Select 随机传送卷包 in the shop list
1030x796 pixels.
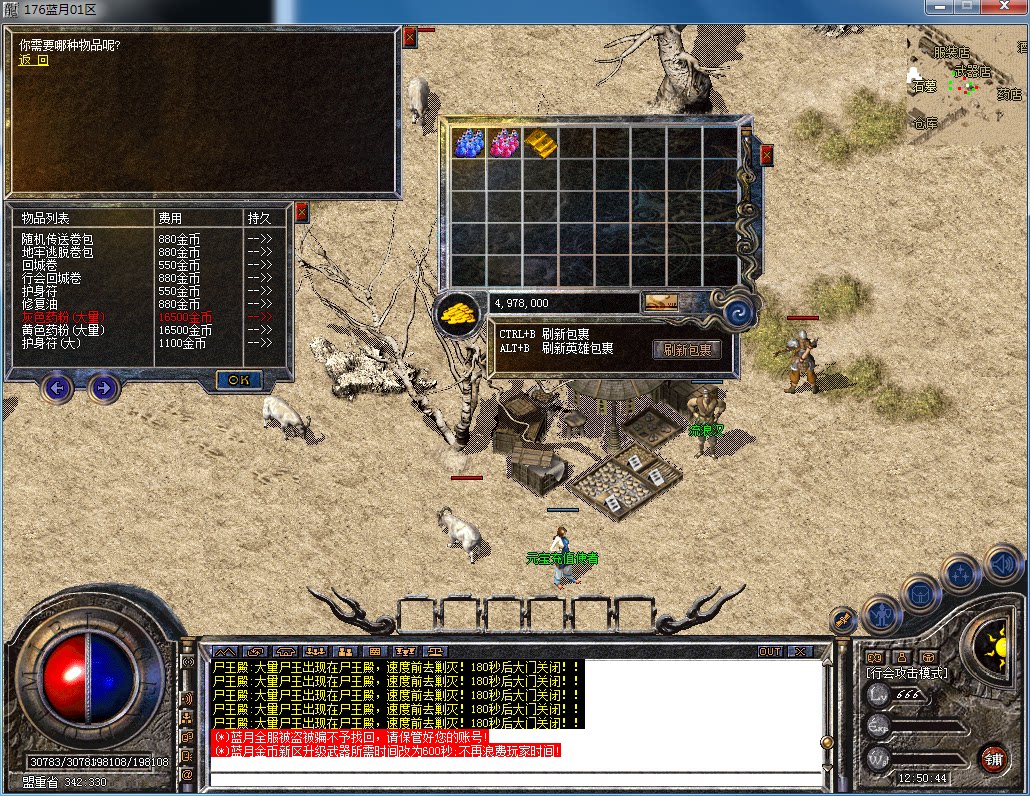coord(57,240)
